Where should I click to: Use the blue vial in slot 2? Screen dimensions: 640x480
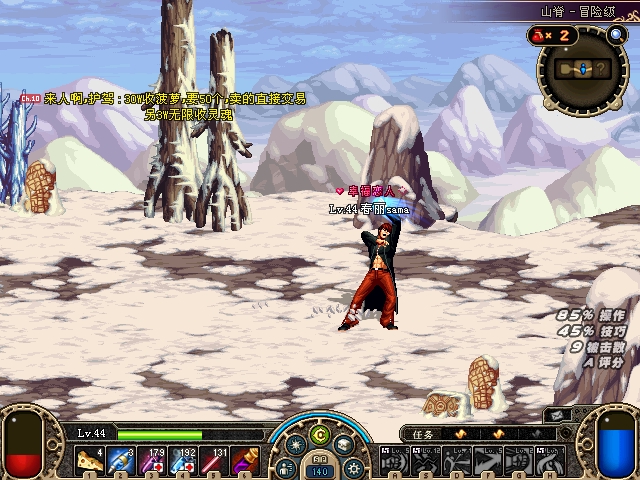pos(122,460)
